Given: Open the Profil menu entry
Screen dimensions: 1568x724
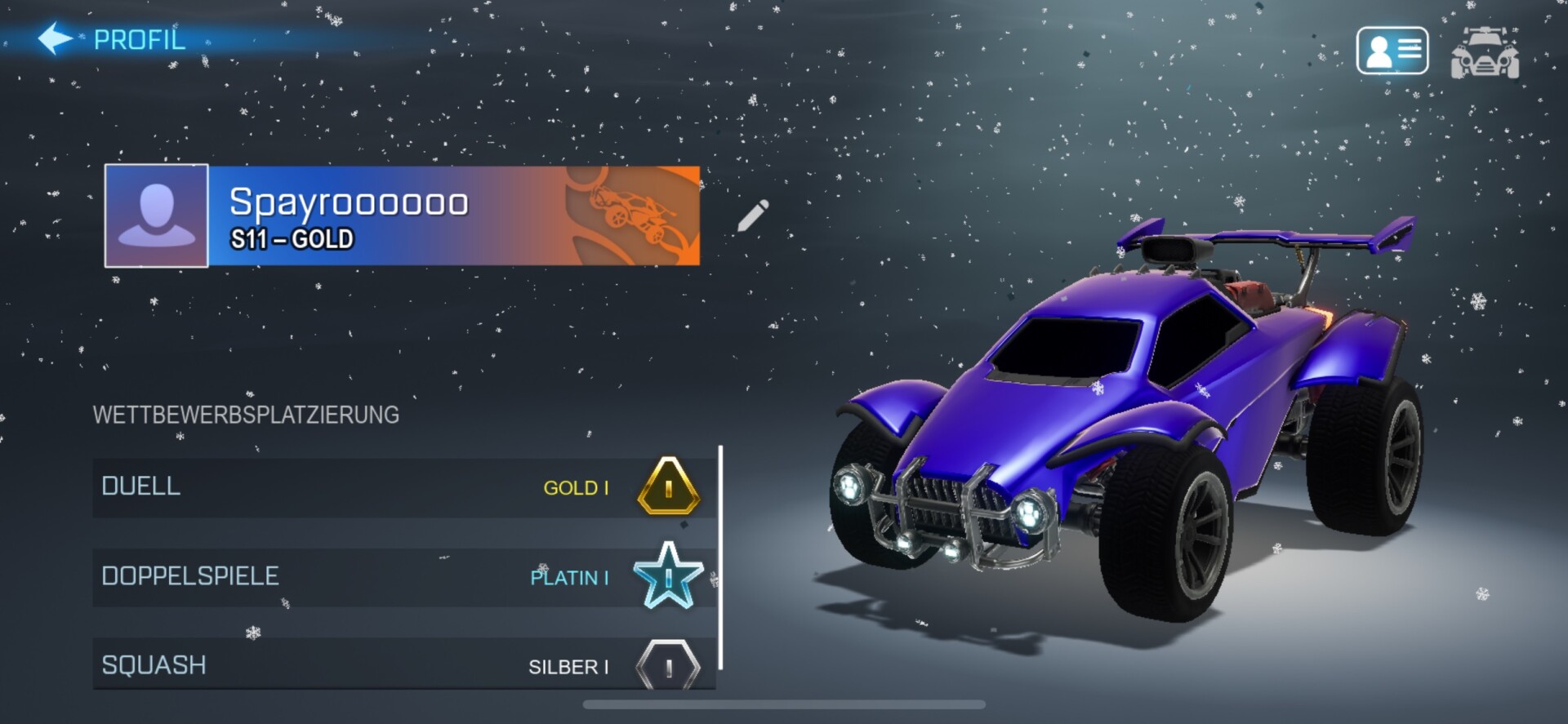Looking at the screenshot, I should [x=139, y=38].
